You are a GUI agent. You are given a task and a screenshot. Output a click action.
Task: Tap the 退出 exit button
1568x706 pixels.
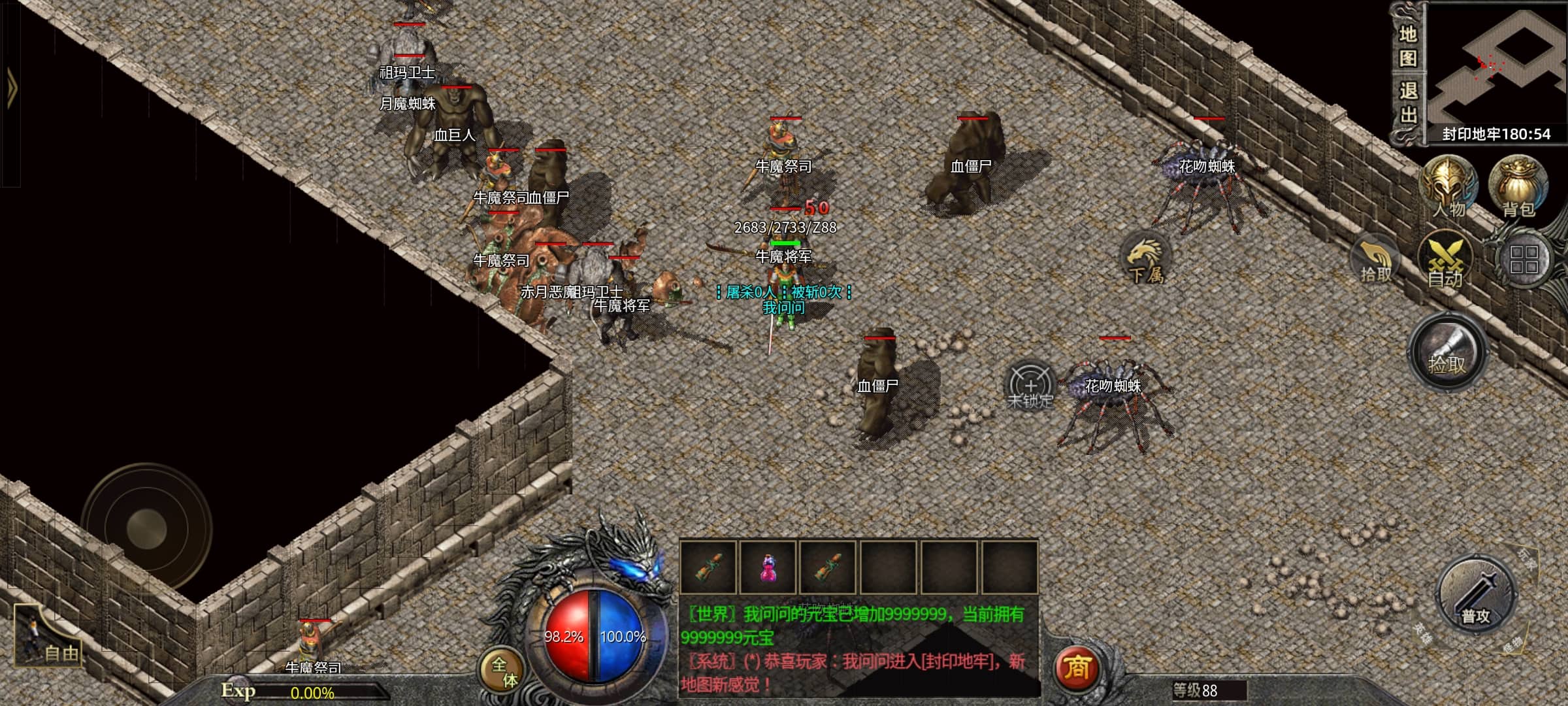[x=1408, y=103]
